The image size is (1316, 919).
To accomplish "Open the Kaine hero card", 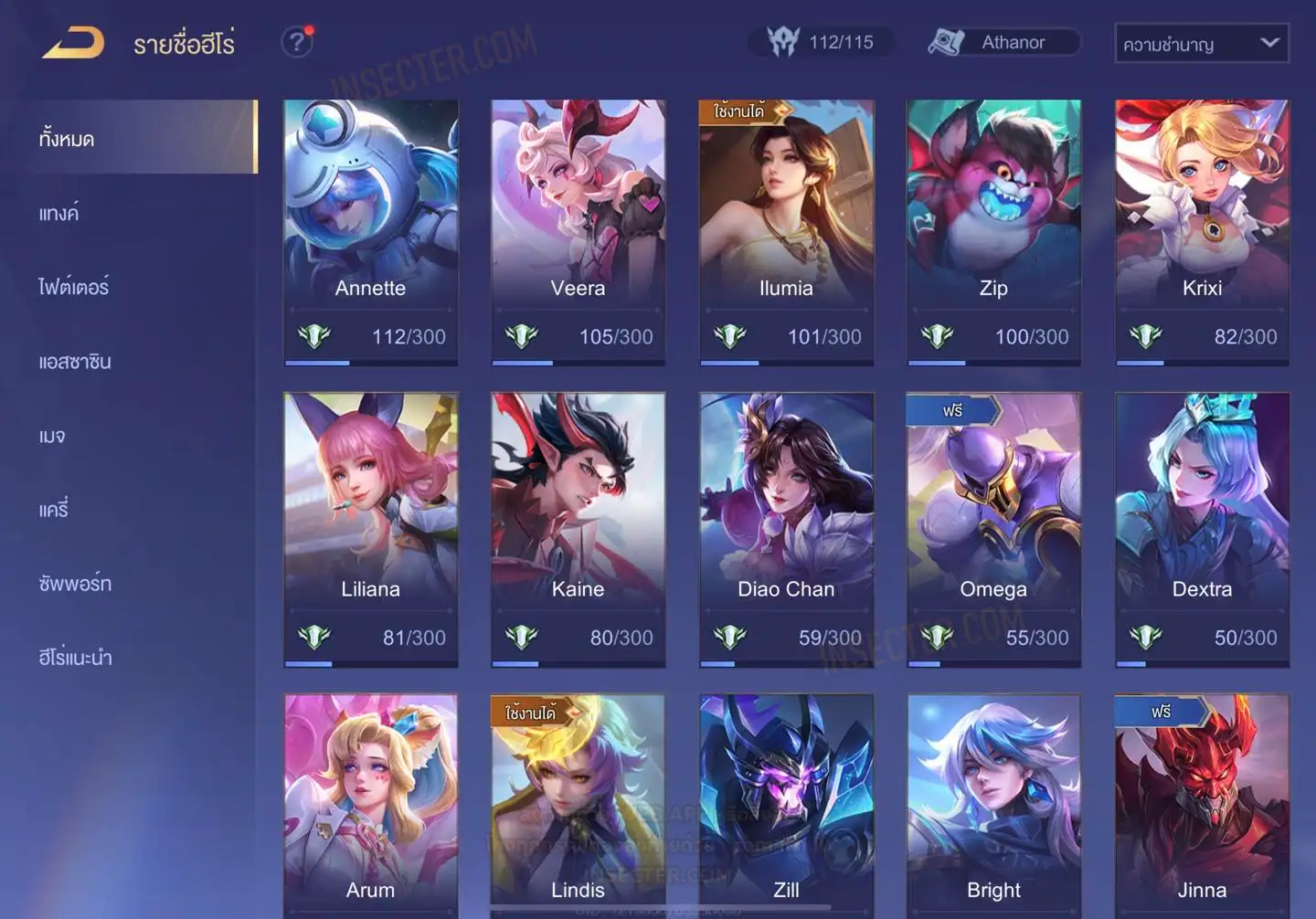I will coord(578,530).
